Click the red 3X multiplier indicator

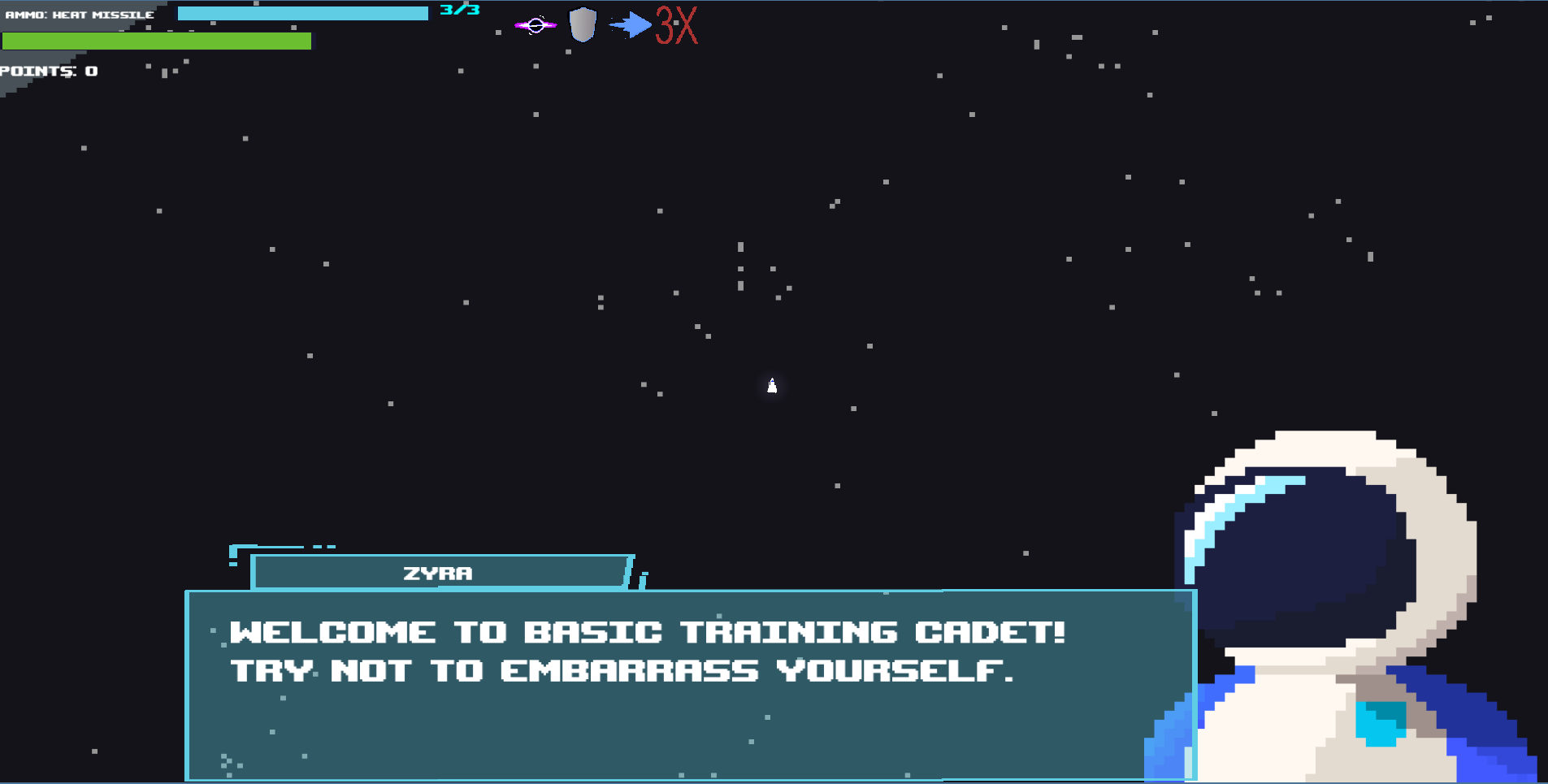(675, 28)
